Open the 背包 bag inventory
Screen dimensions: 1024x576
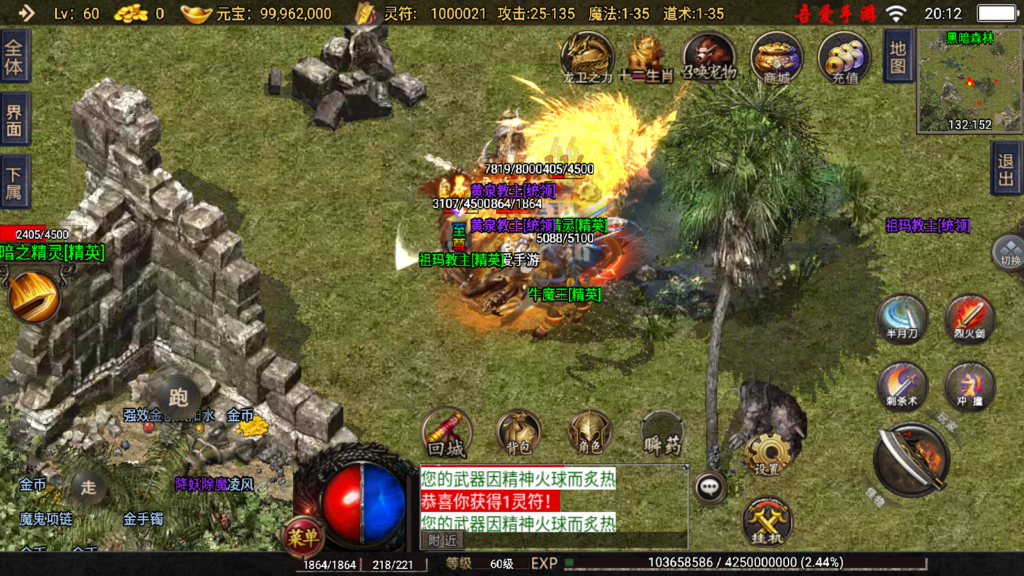[x=518, y=432]
